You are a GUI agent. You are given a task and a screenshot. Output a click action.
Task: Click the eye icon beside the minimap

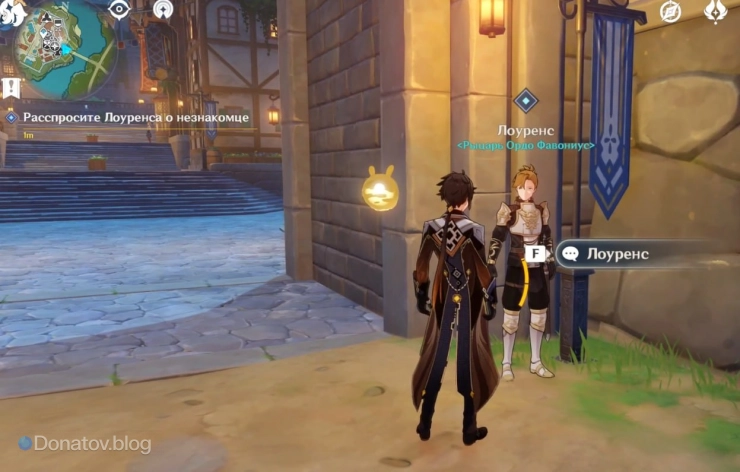coord(120,10)
